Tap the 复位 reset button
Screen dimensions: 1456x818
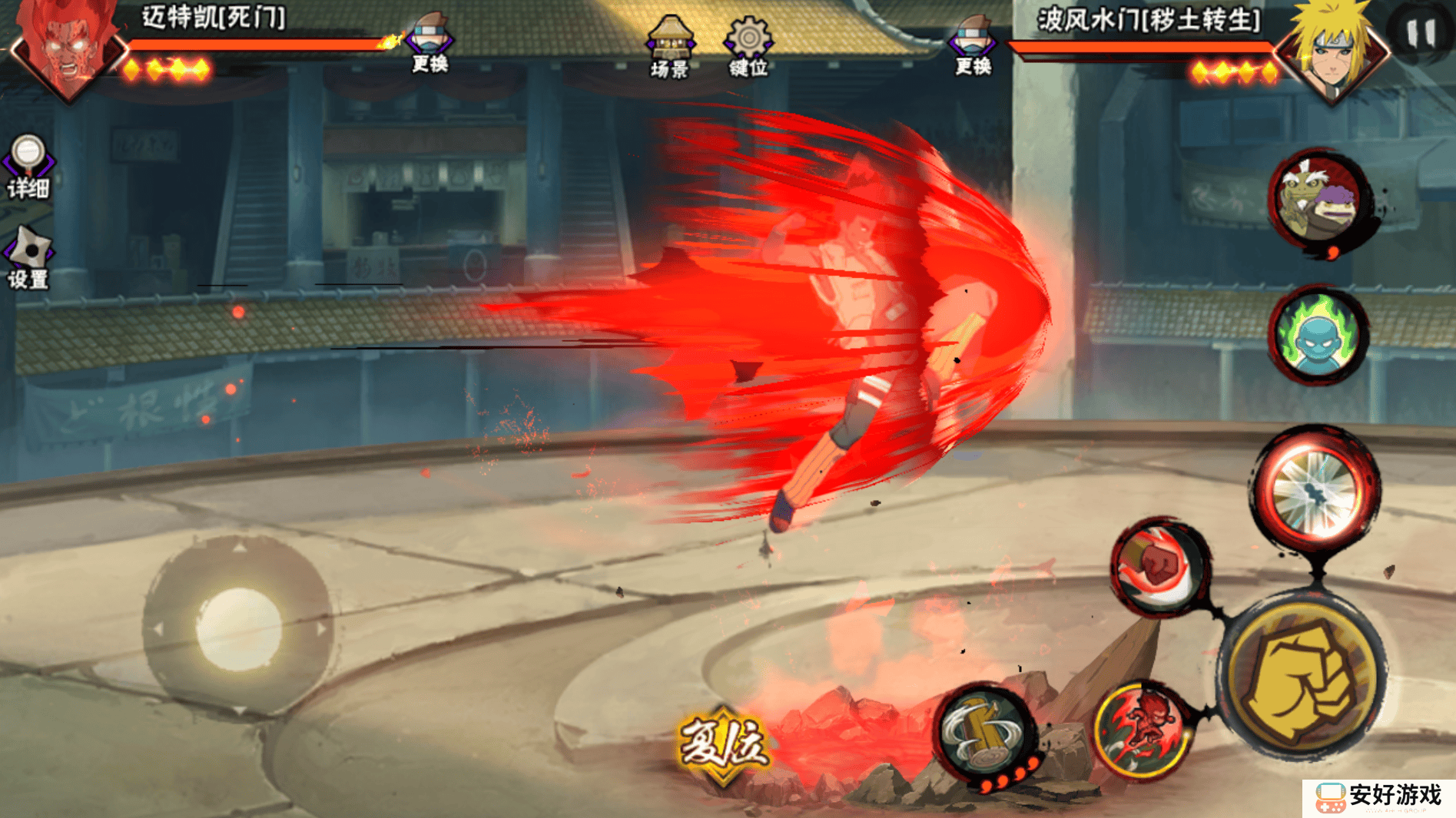coord(722,743)
